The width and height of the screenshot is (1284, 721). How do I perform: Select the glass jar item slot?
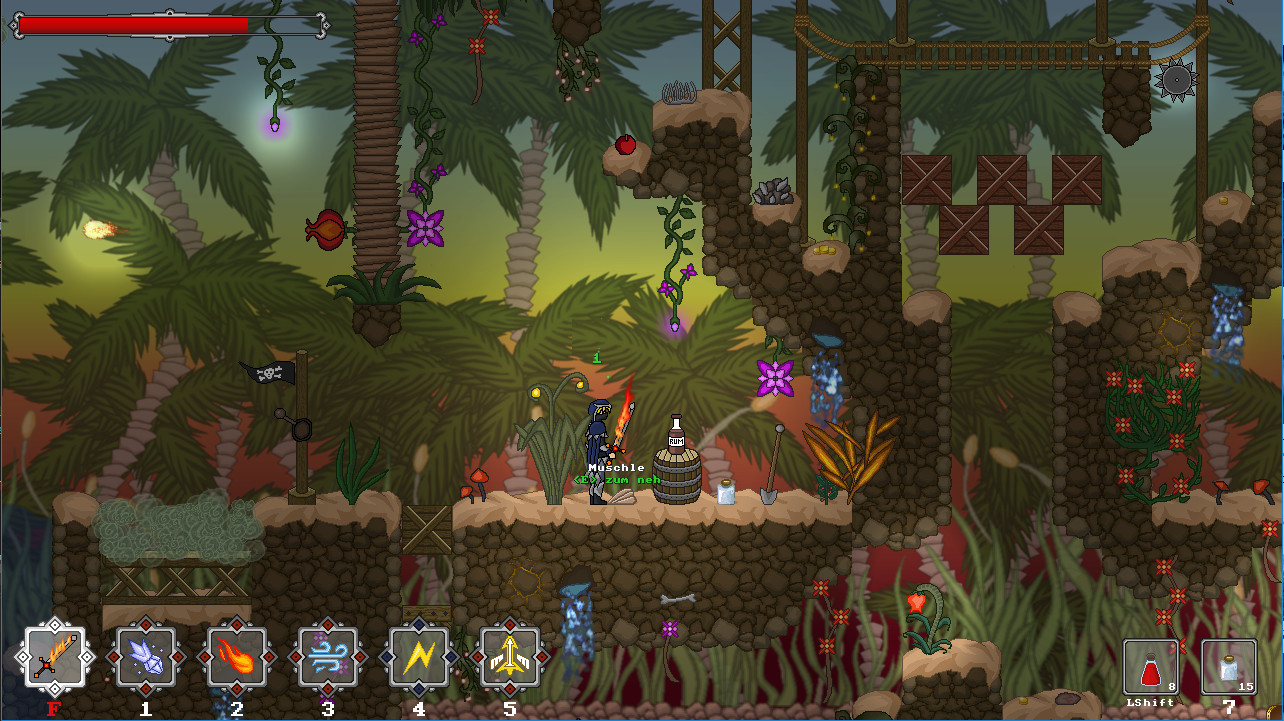(x=1229, y=667)
